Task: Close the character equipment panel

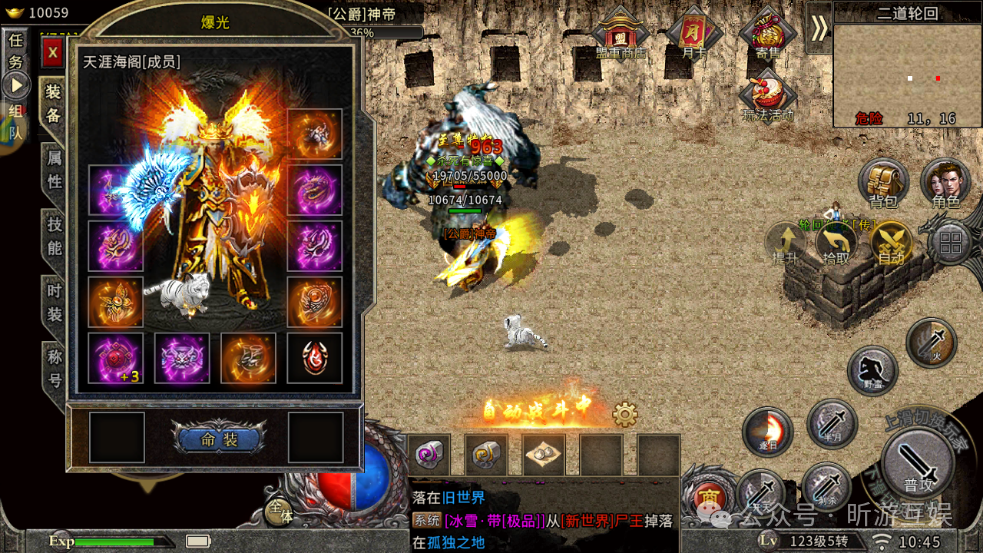Action: pyautogui.click(x=52, y=52)
